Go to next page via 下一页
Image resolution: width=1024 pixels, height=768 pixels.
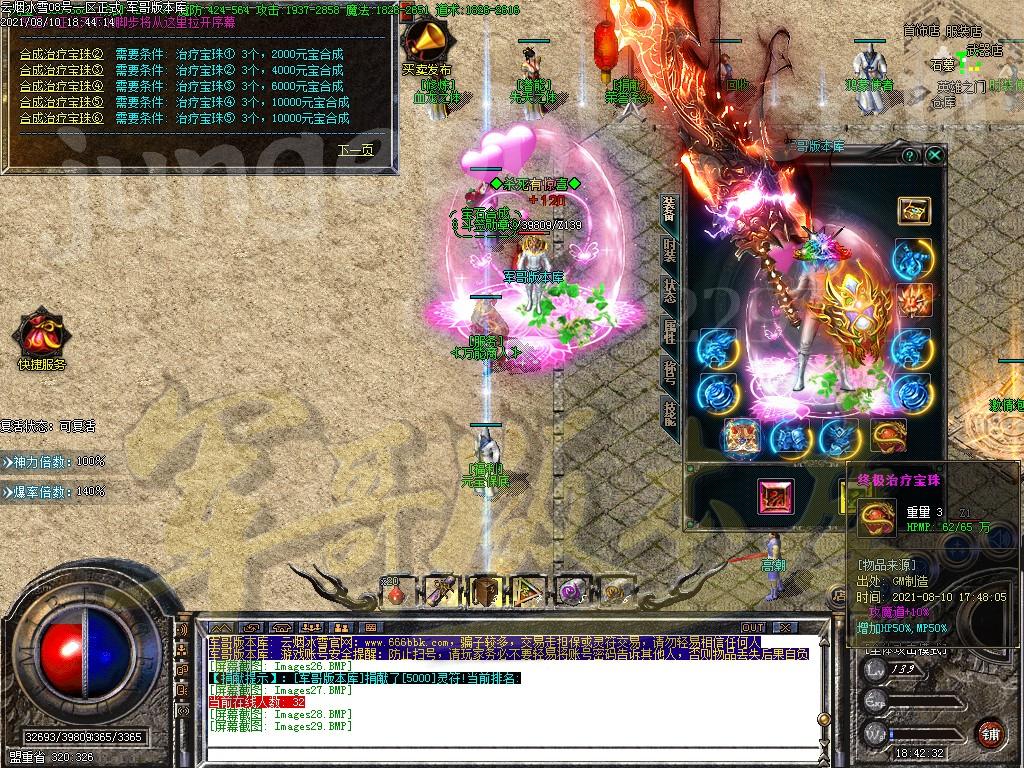point(355,150)
